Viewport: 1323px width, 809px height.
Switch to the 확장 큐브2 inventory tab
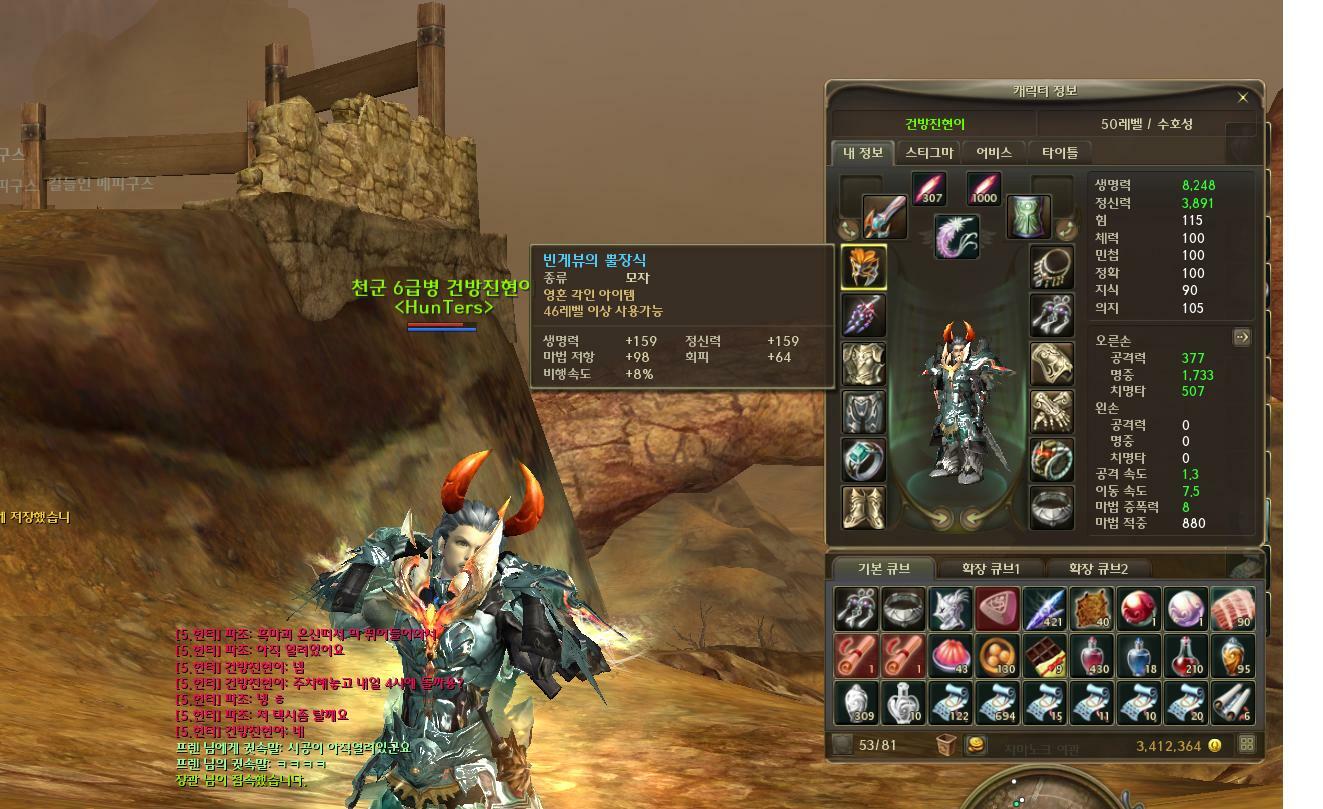(1098, 569)
